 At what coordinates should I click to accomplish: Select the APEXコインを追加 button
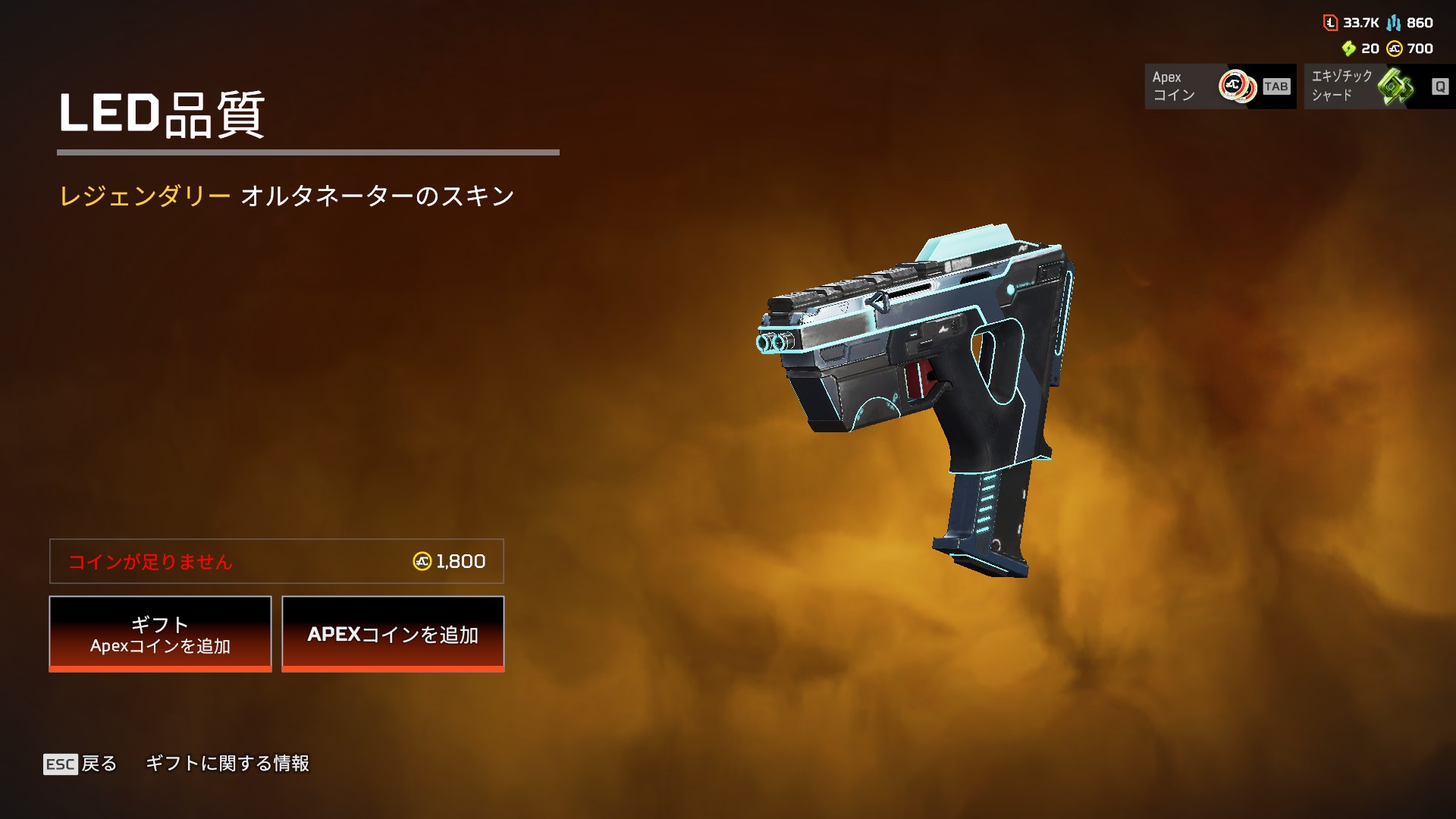(393, 634)
